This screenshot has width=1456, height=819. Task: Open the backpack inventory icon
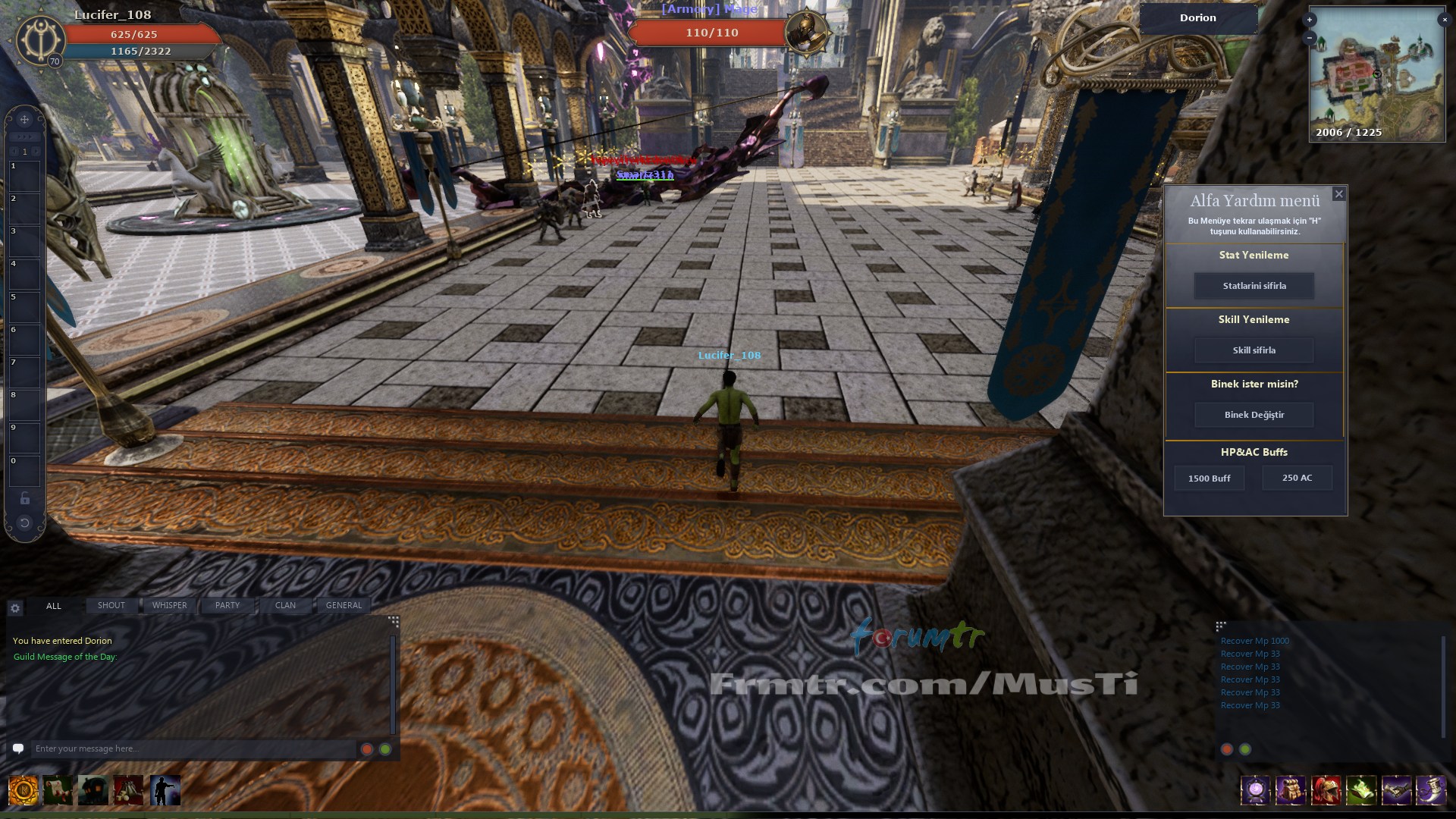pyautogui.click(x=1291, y=790)
